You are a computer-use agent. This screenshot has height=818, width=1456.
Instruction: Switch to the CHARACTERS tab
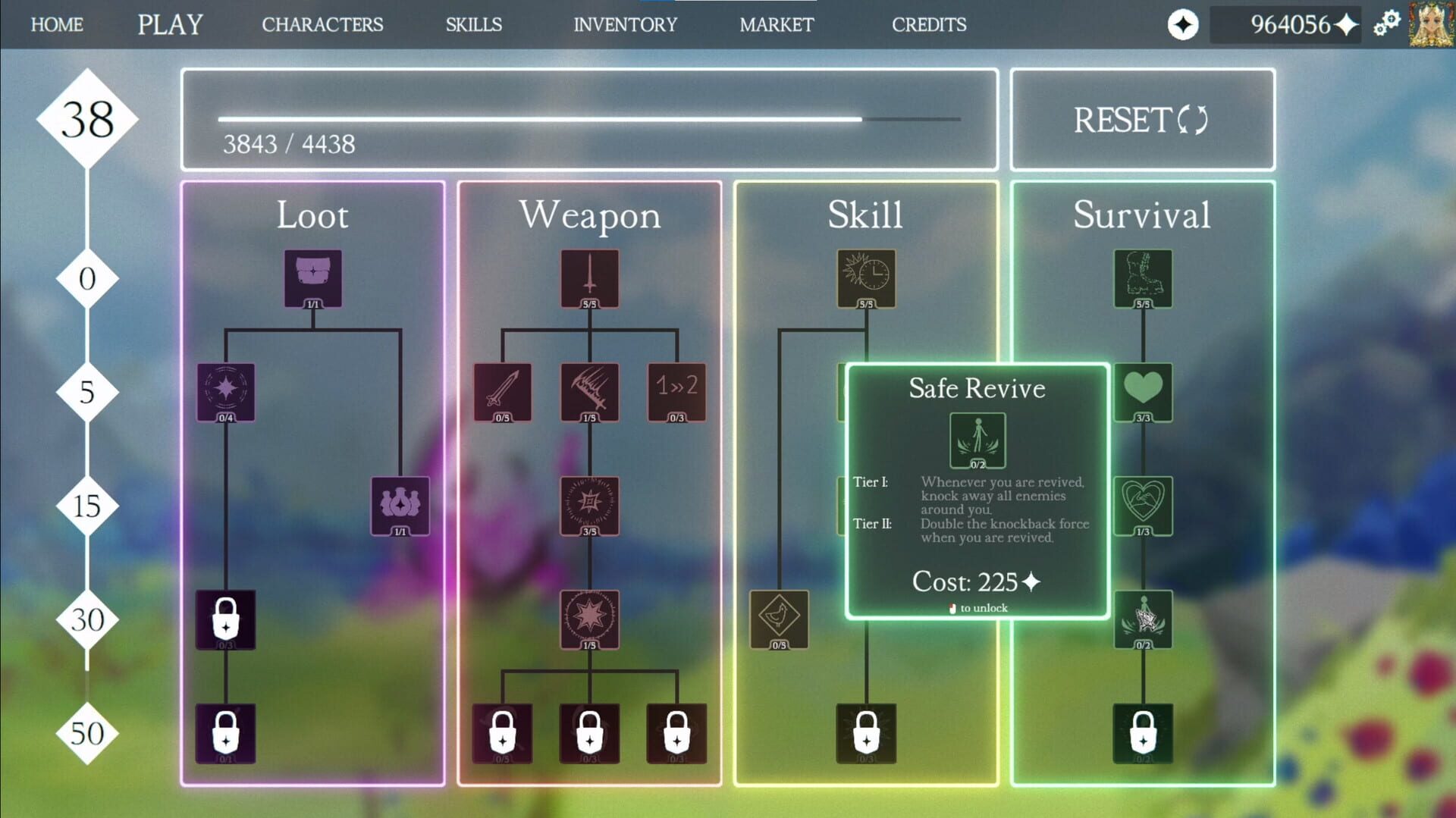(x=322, y=24)
